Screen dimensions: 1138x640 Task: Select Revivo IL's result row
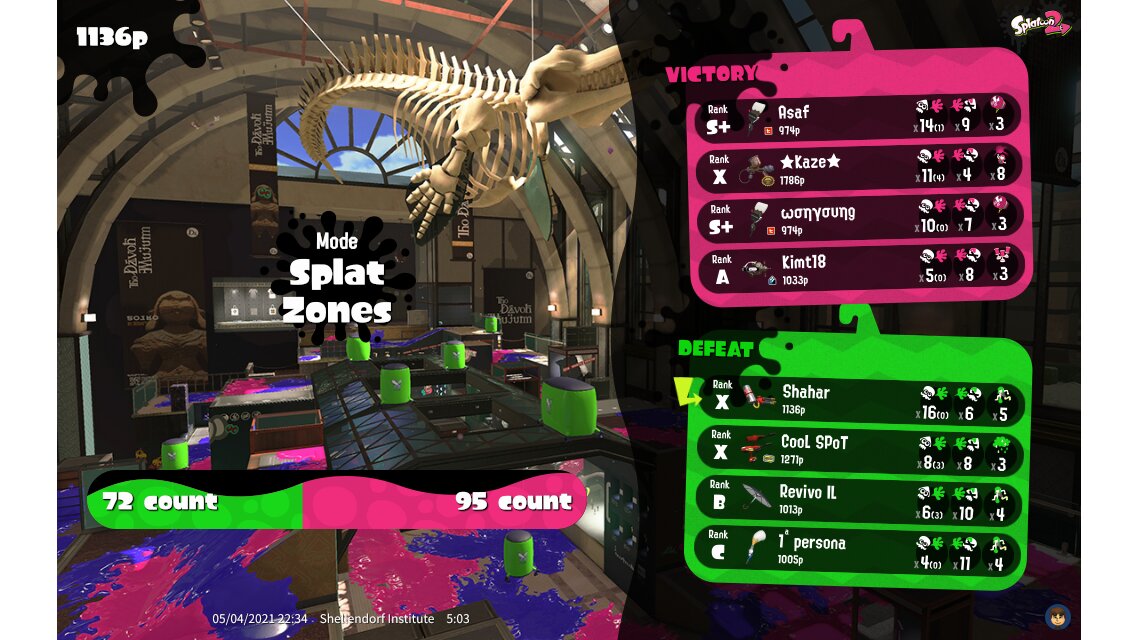860,499
